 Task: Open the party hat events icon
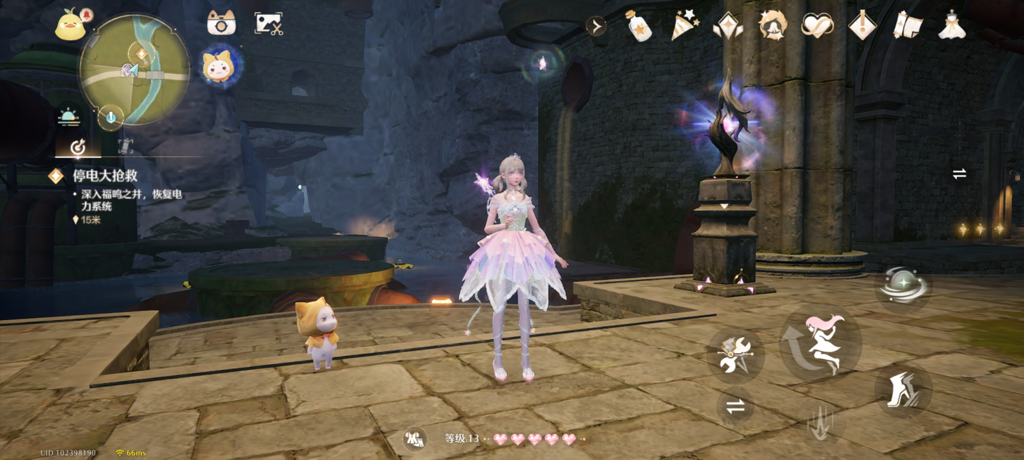(683, 26)
